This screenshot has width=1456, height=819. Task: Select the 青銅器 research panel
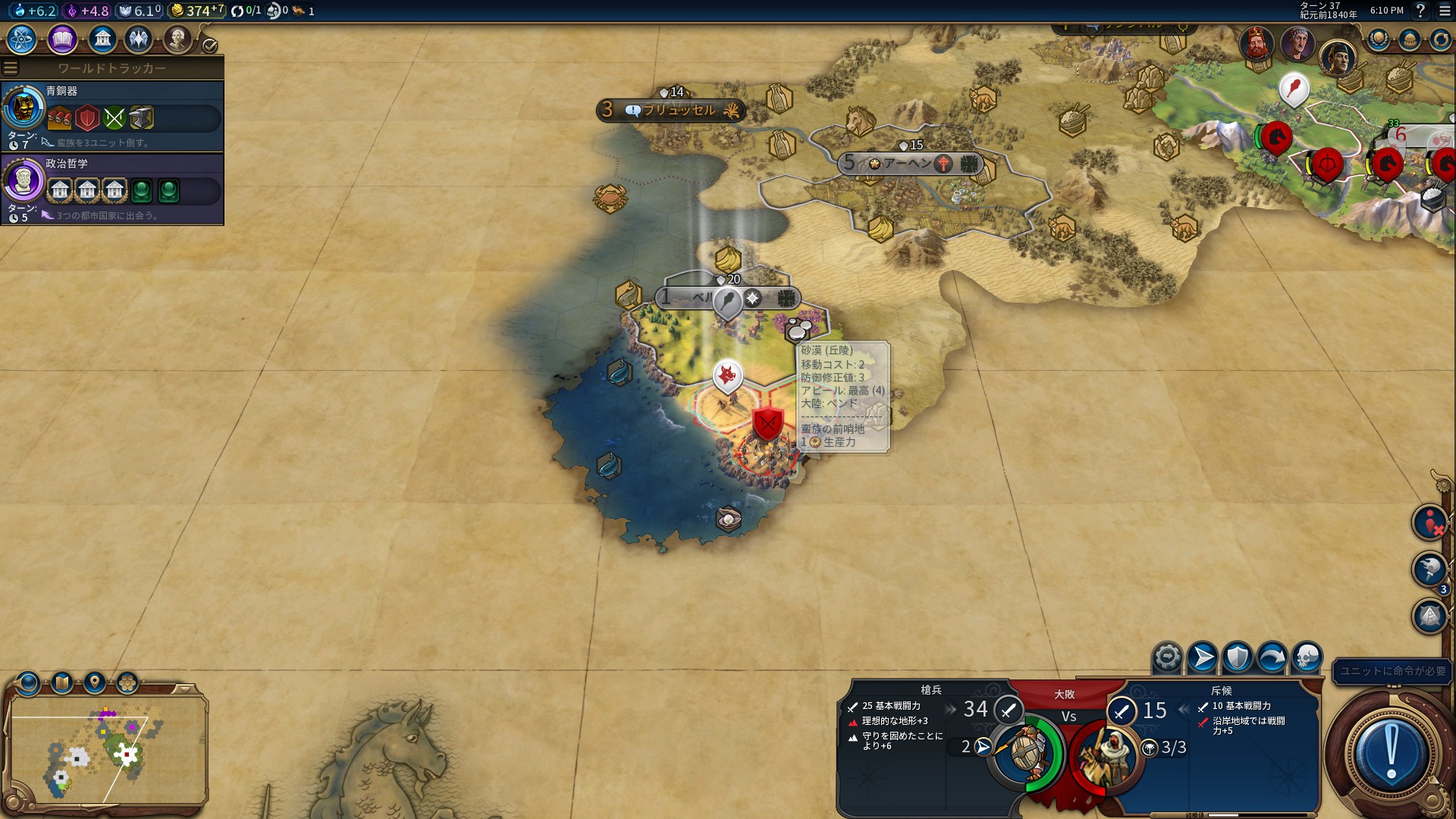click(x=112, y=116)
